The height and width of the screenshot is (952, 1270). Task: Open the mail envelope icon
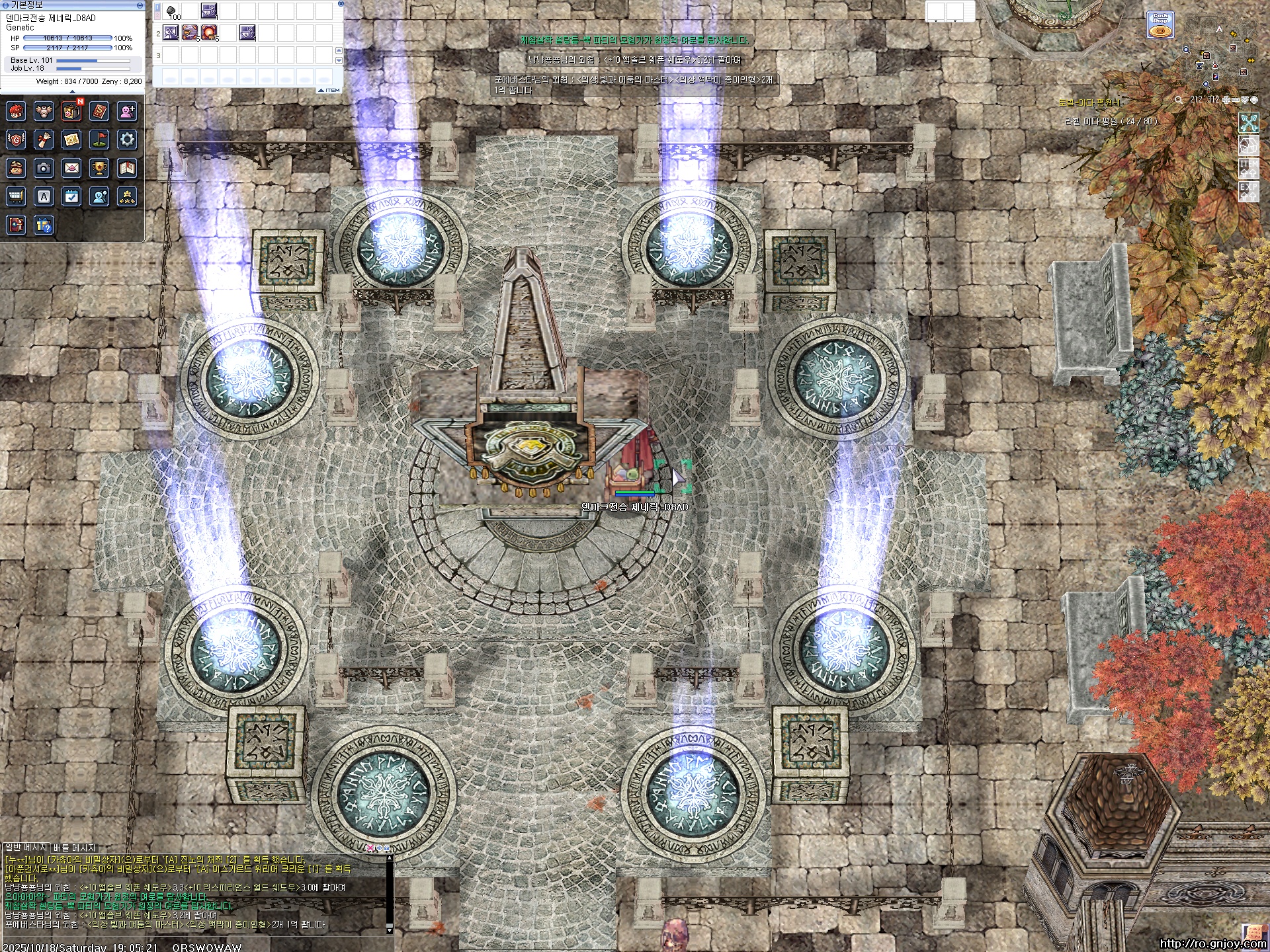[x=71, y=169]
